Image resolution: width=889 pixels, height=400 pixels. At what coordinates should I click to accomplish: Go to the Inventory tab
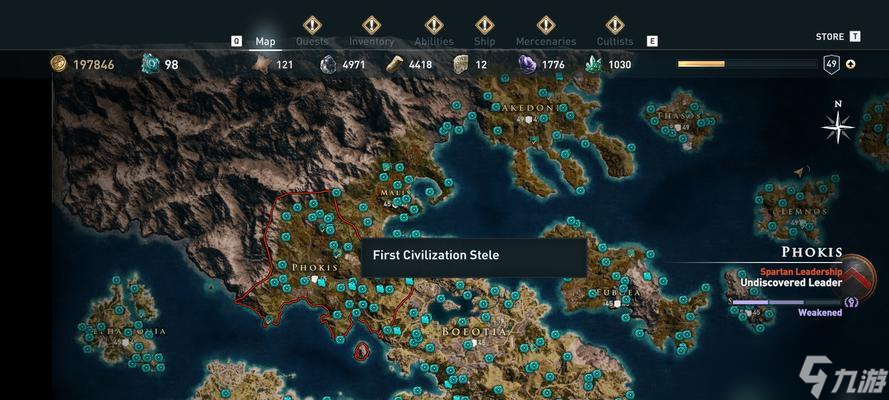point(371,41)
